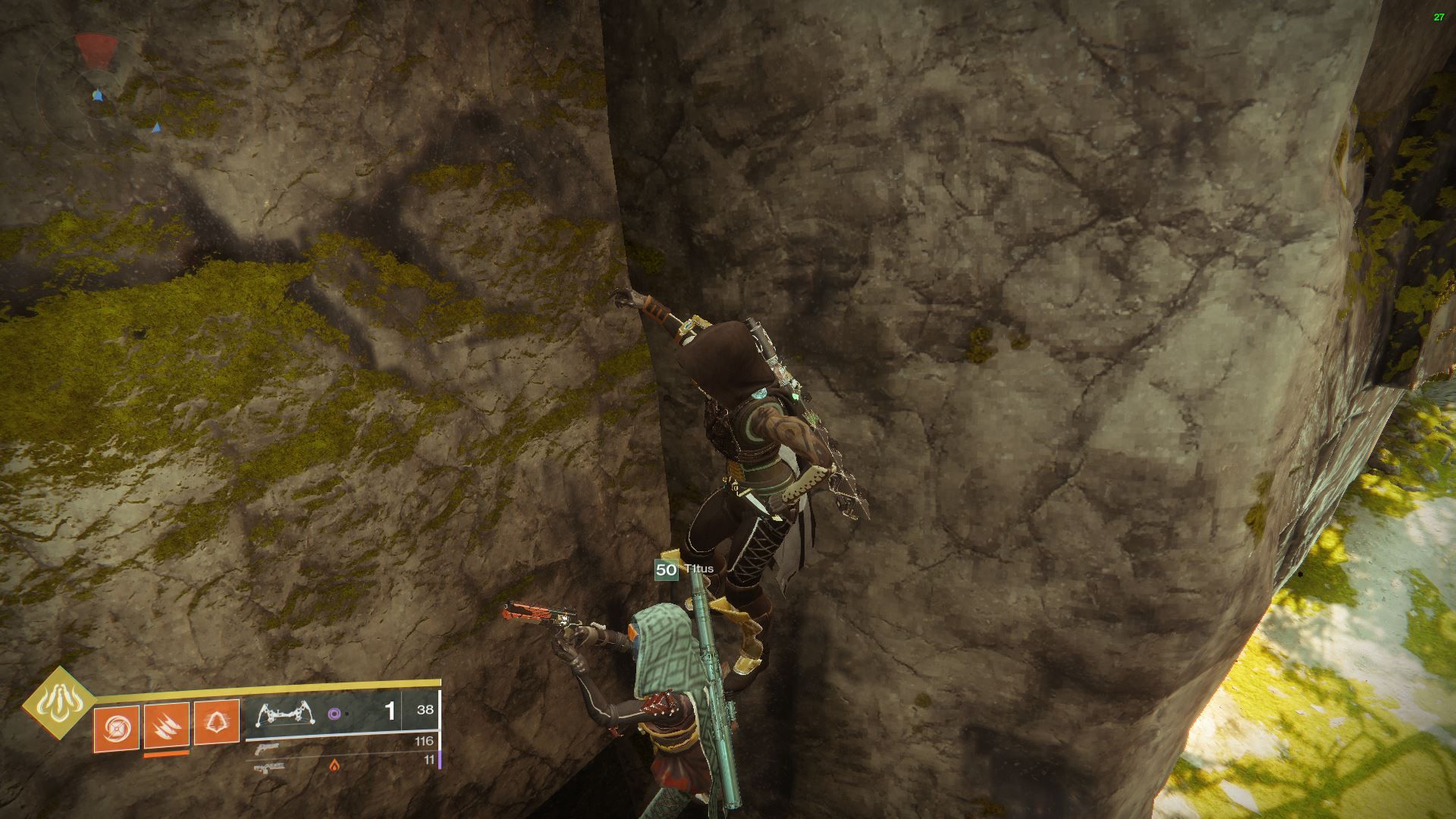This screenshot has height=819, width=1456.
Task: Click the blue ally marker at radar edge
Action: pyautogui.click(x=155, y=127)
